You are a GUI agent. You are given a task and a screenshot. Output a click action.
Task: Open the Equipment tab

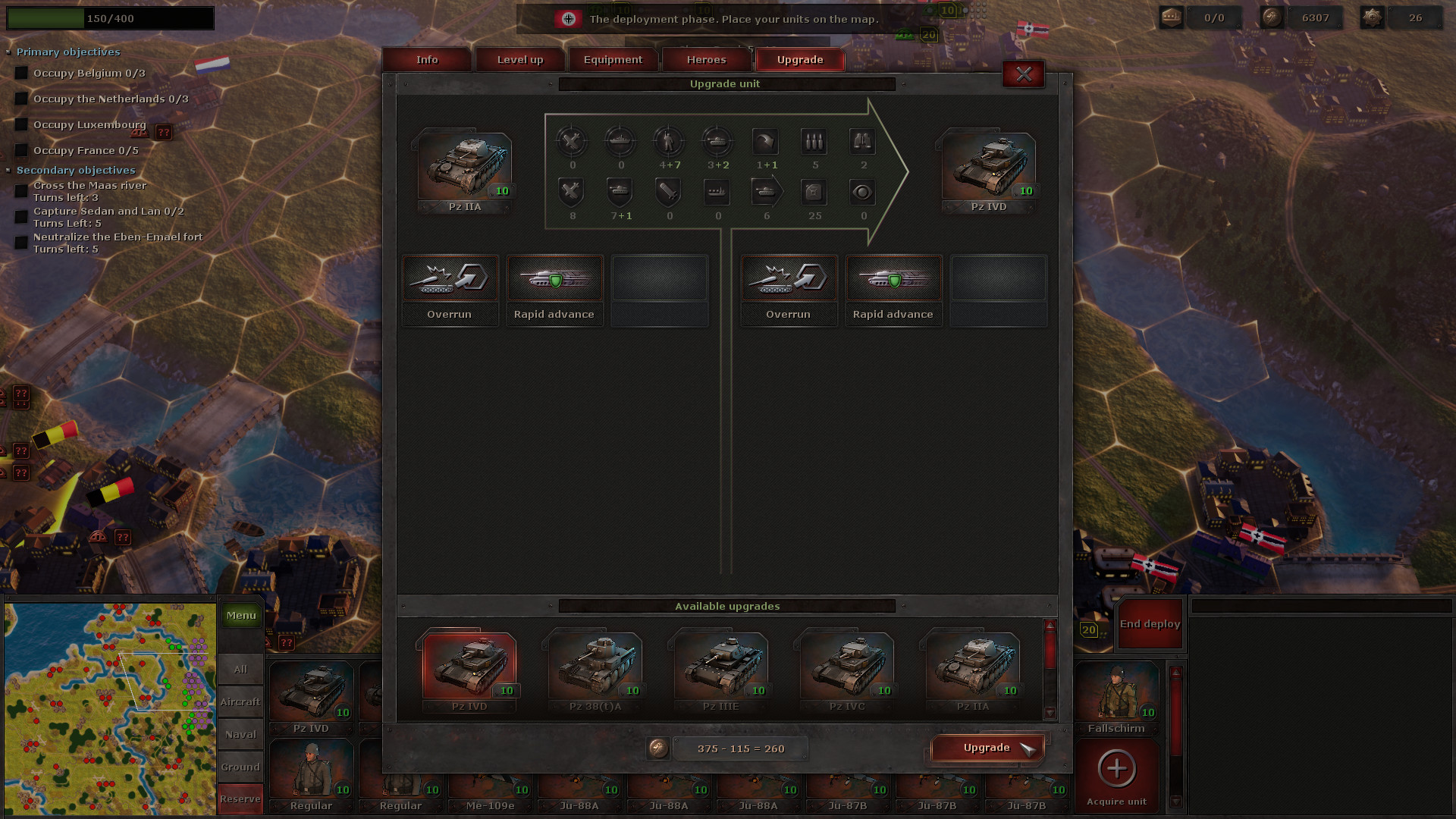tap(613, 59)
